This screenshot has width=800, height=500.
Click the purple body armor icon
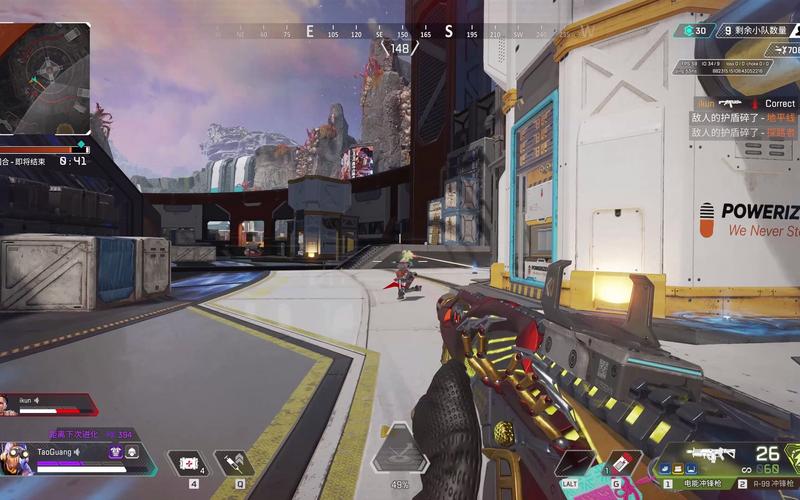[116, 452]
